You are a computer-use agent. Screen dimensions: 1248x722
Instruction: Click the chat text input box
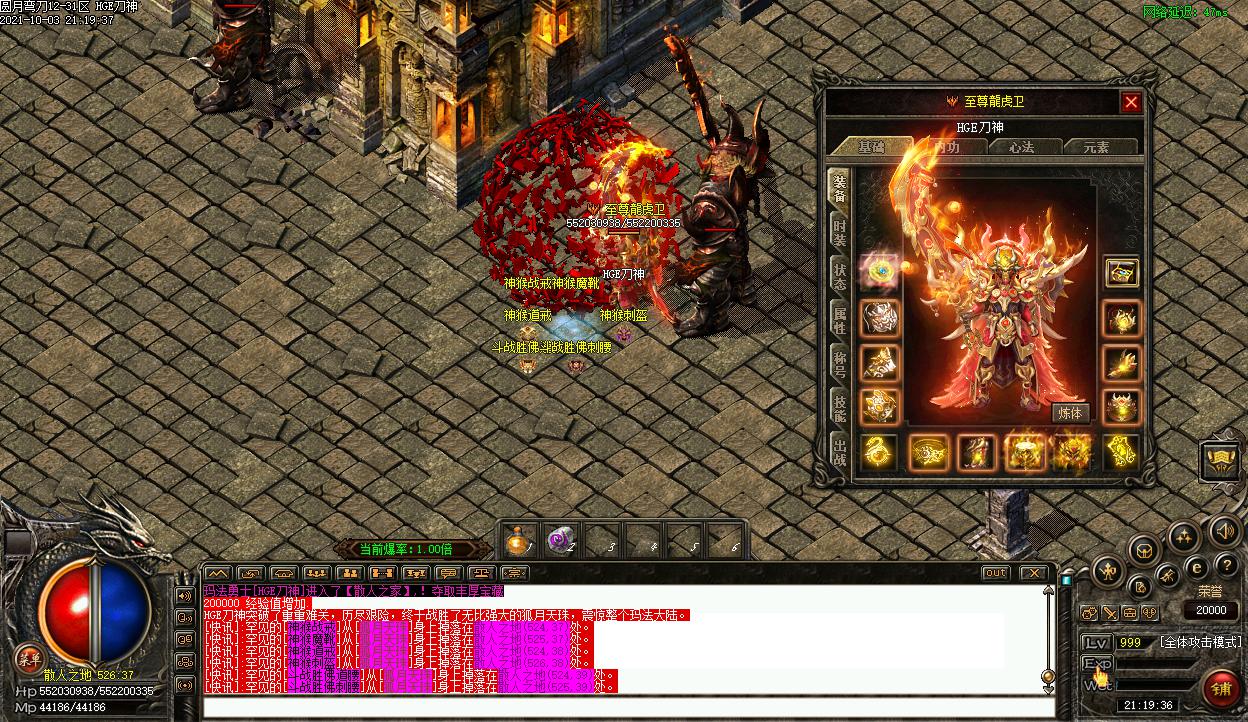click(x=620, y=707)
